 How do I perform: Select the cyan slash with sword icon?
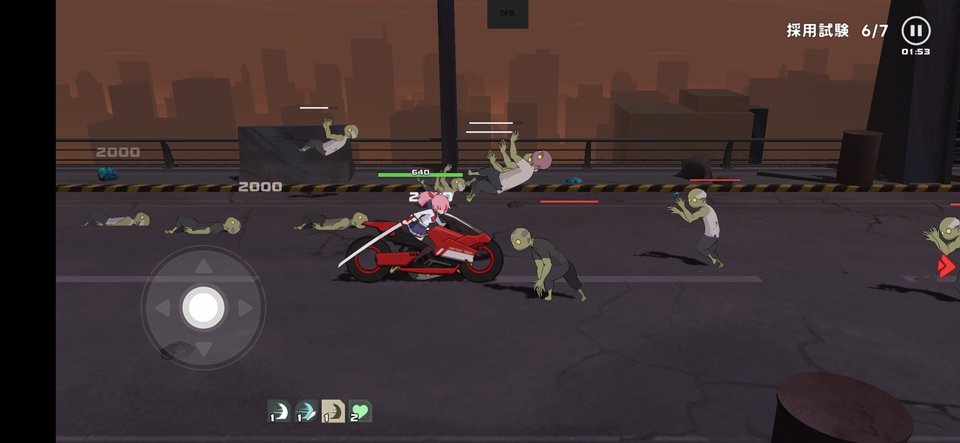(306, 411)
